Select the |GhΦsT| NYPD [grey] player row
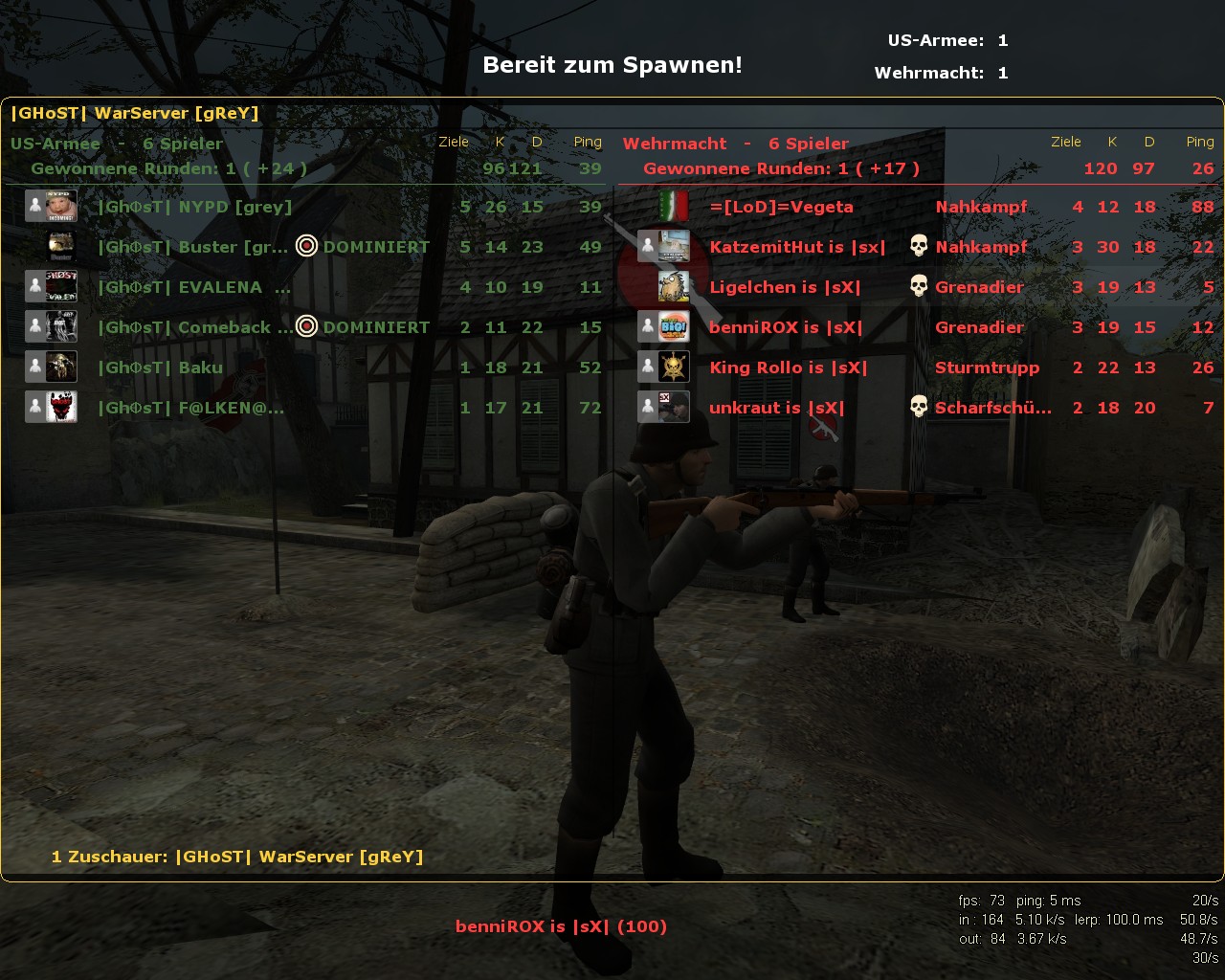Viewport: 1225px width, 980px height. click(x=194, y=207)
